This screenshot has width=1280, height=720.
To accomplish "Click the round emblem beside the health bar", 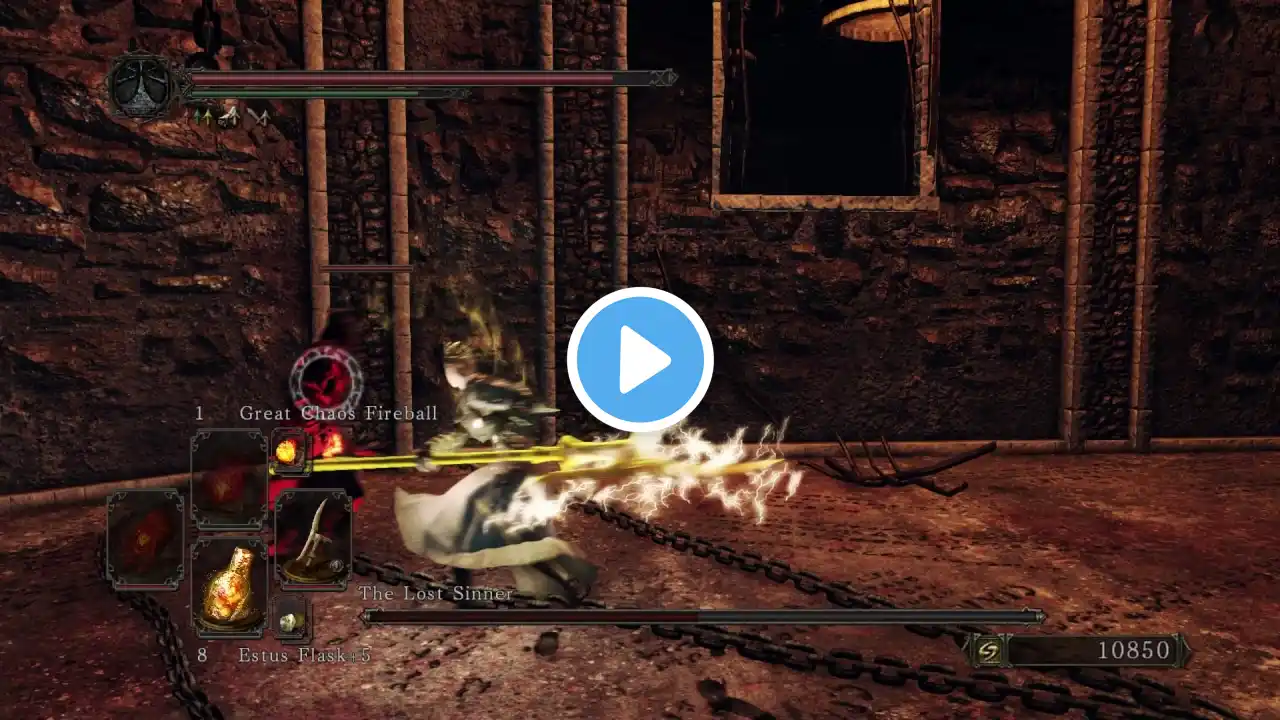I will point(143,88).
